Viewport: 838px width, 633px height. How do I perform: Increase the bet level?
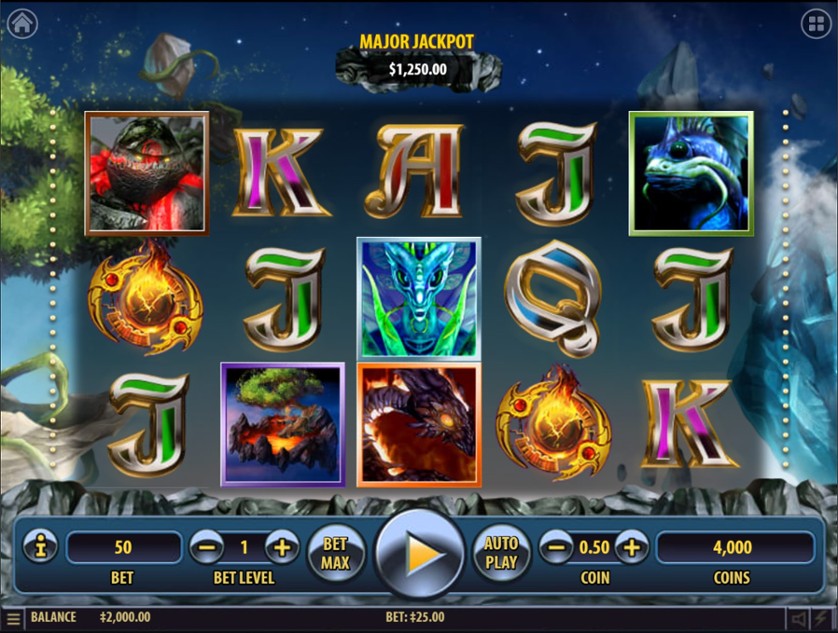(x=282, y=548)
